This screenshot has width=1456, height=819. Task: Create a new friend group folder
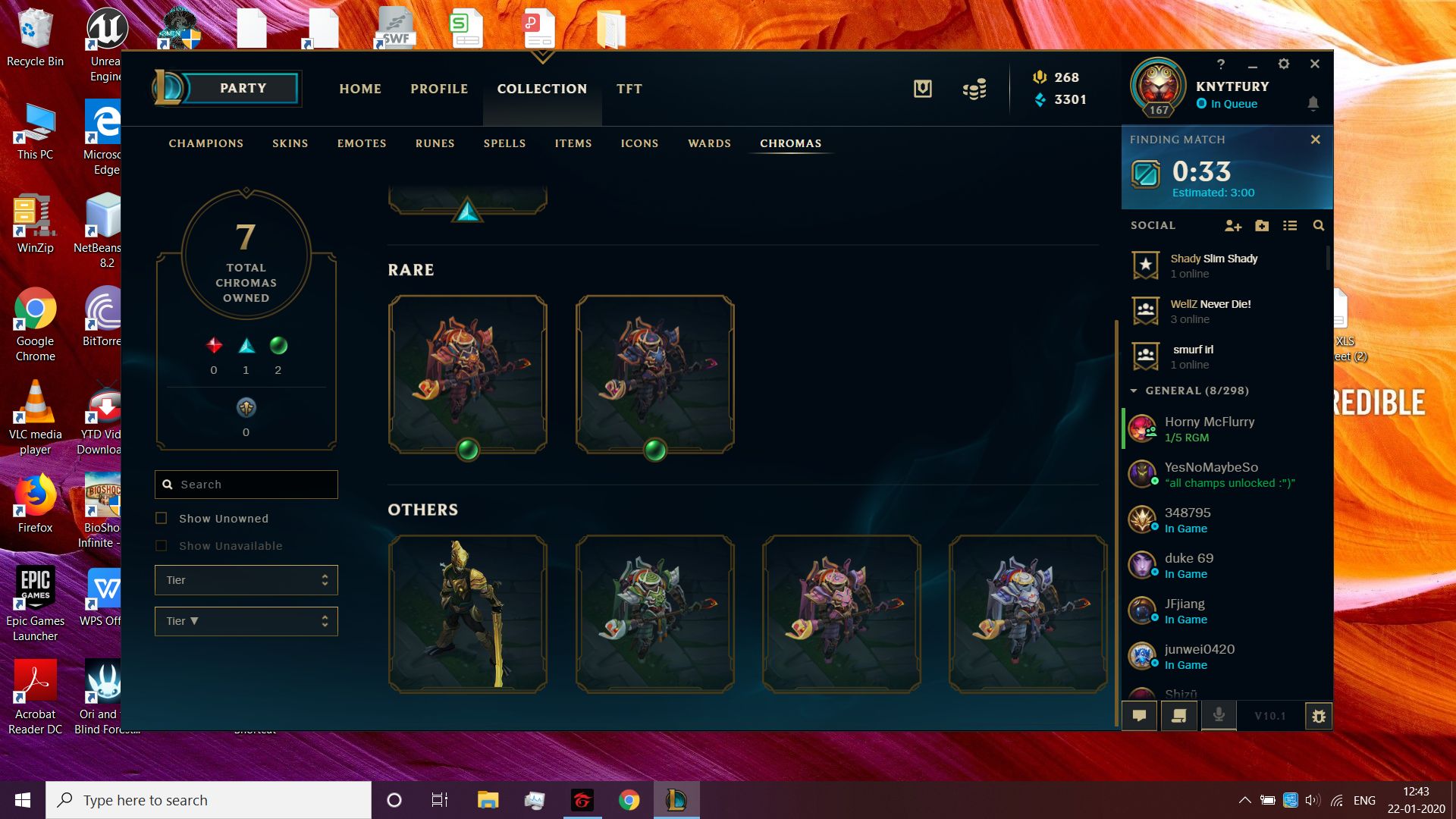1261,225
